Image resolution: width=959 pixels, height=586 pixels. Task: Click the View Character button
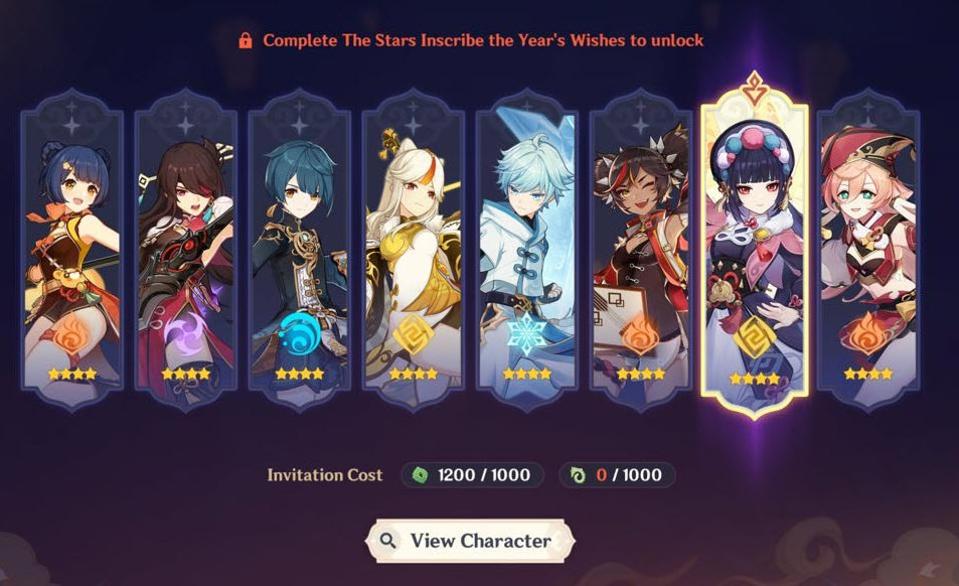pos(468,541)
